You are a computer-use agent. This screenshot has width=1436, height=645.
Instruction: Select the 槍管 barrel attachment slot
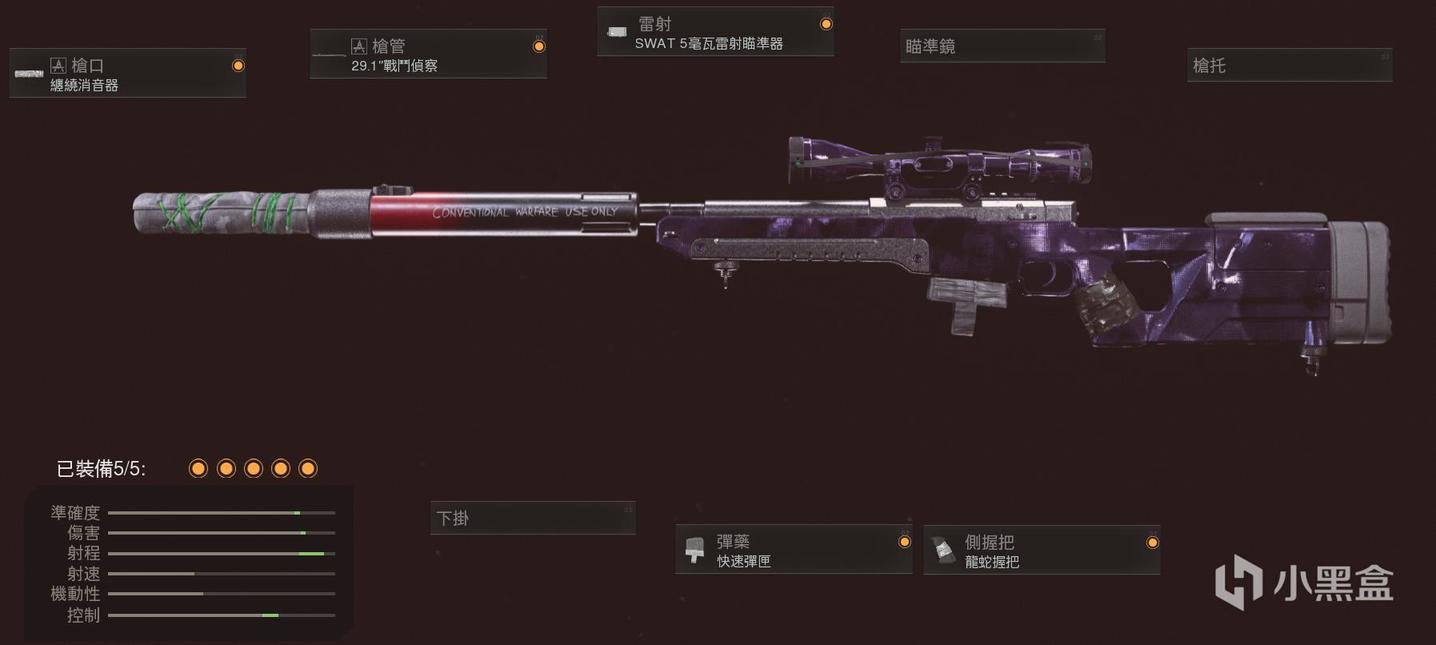click(x=428, y=55)
